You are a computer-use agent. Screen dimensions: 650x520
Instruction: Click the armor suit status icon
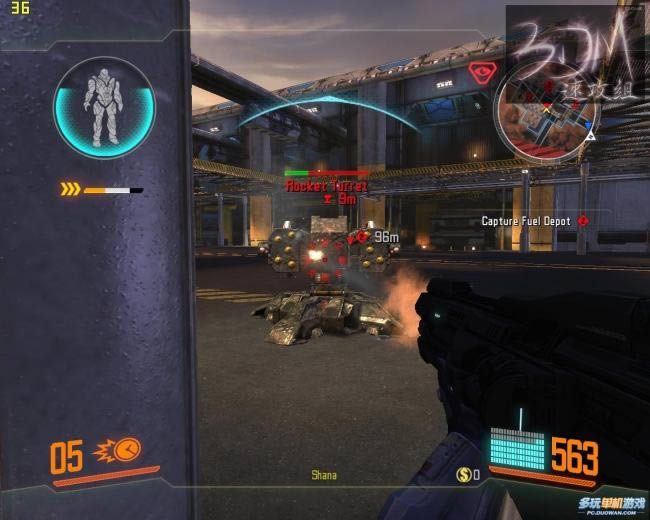tap(104, 107)
